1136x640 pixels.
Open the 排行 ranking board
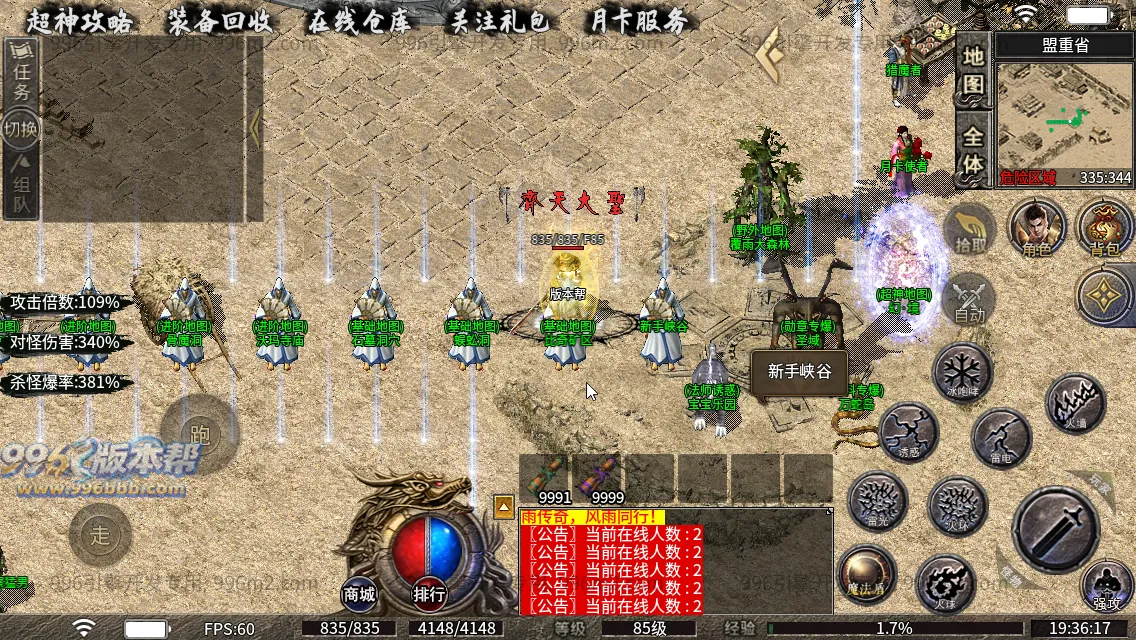[x=429, y=594]
